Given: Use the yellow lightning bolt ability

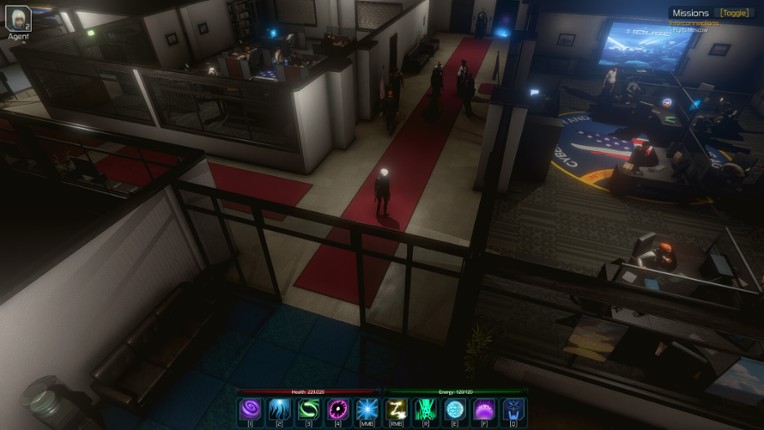Looking at the screenshot, I should coord(397,410).
